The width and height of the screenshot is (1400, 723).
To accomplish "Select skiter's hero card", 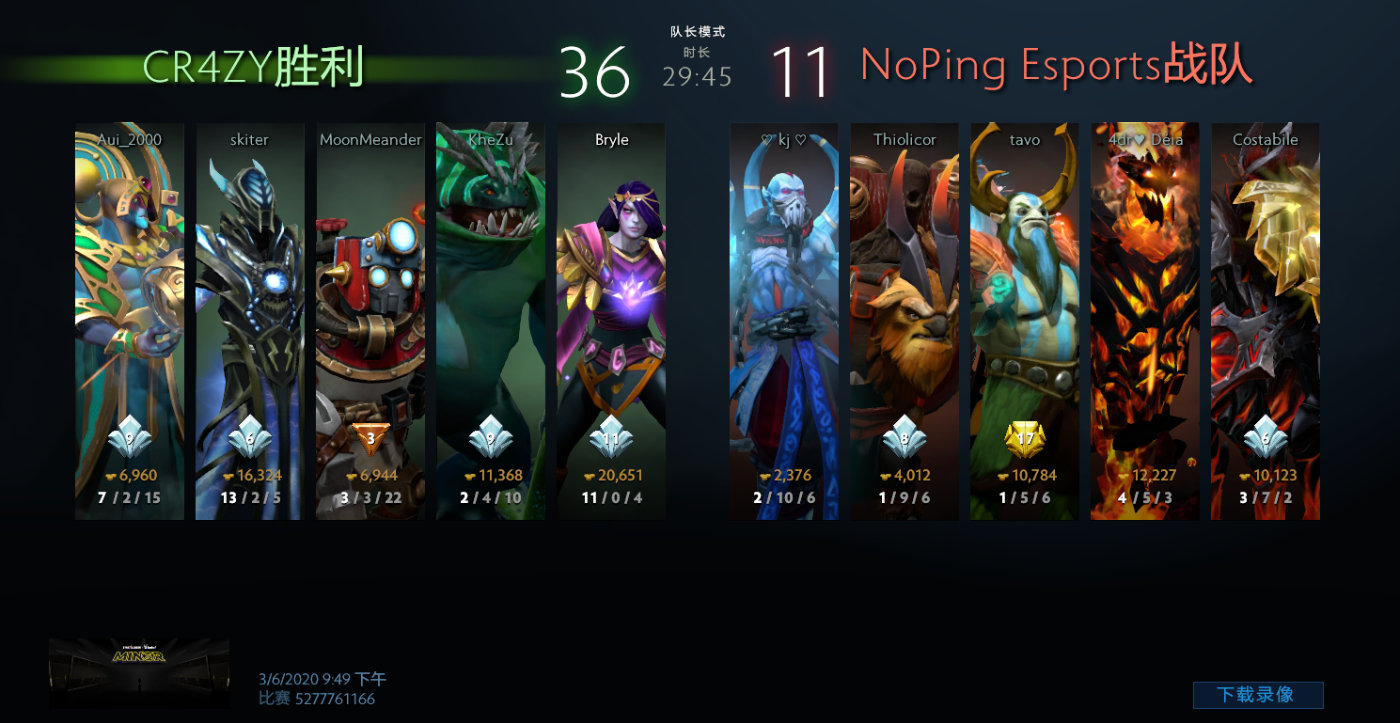I will (x=250, y=320).
